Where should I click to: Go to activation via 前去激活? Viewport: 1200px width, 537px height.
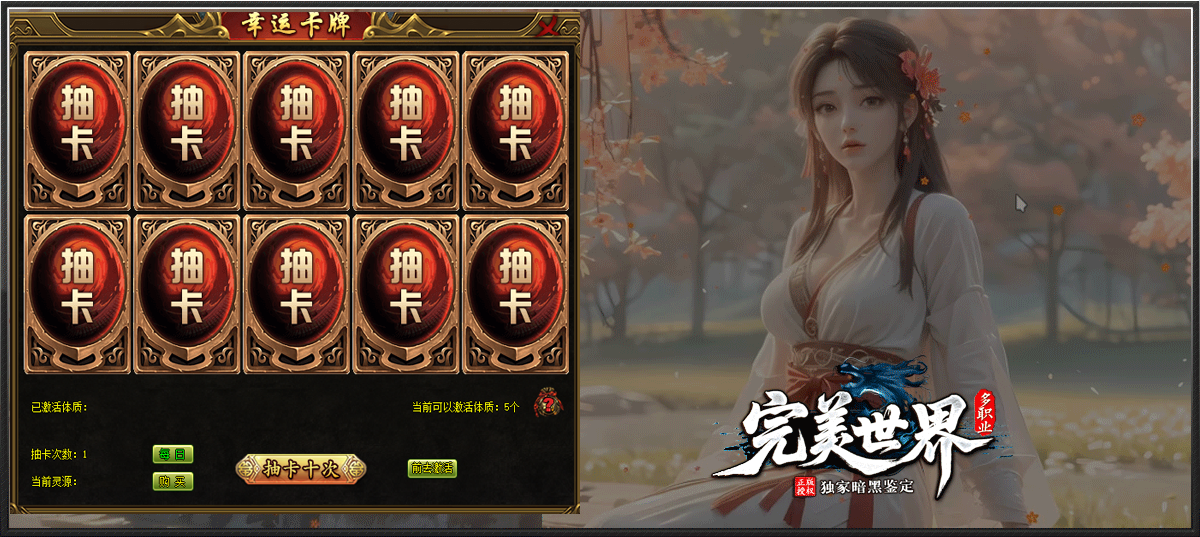(x=432, y=468)
